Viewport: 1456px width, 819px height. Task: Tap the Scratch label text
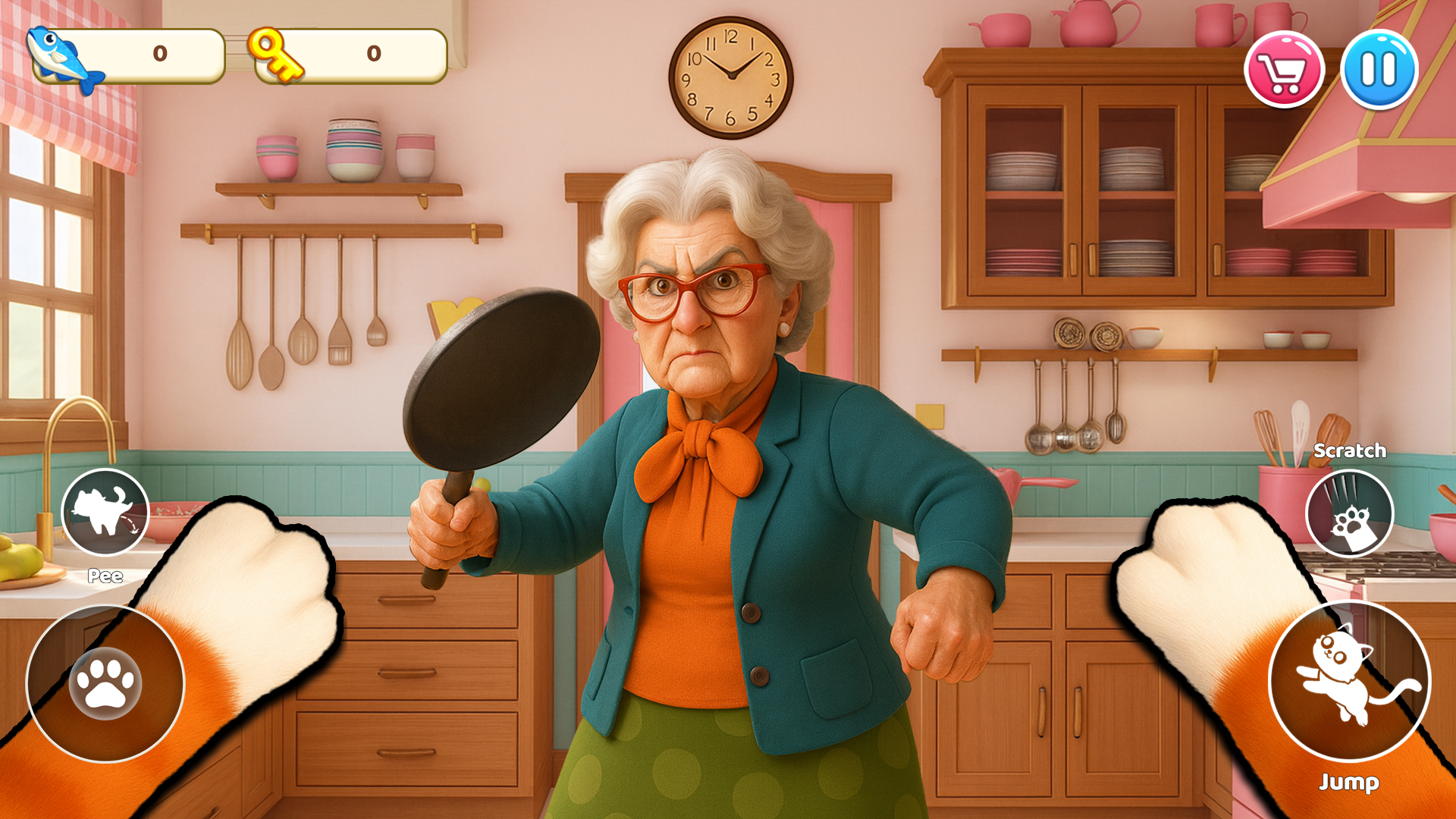pos(1350,450)
